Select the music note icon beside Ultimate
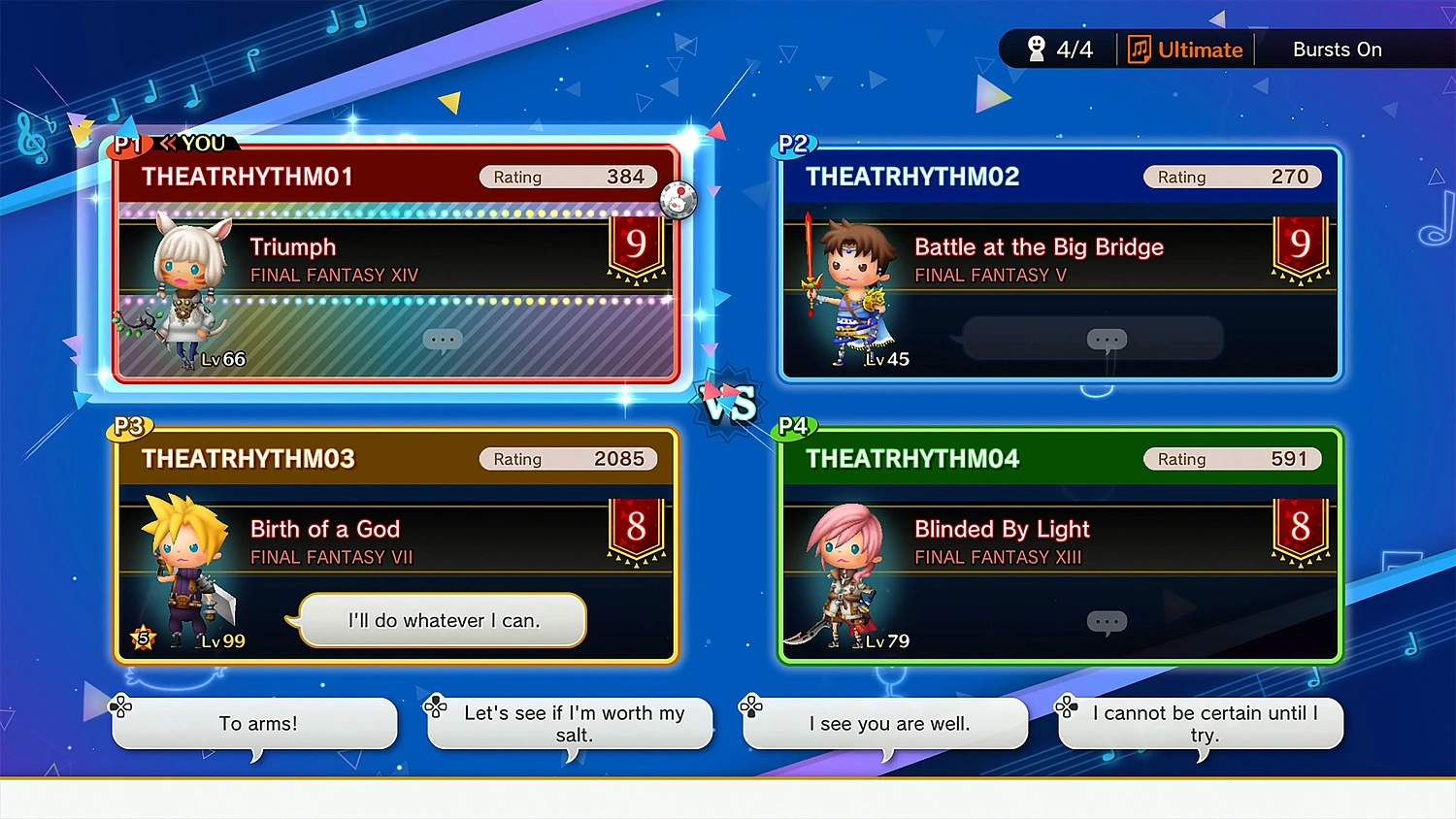The width and height of the screenshot is (1456, 819). (1139, 49)
